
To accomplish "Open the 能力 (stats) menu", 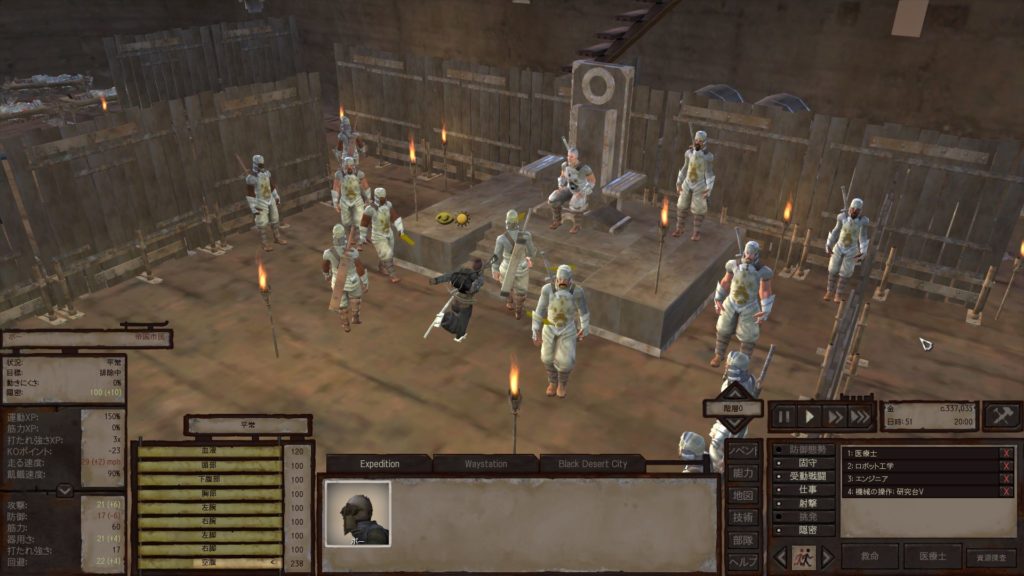I will coord(742,473).
